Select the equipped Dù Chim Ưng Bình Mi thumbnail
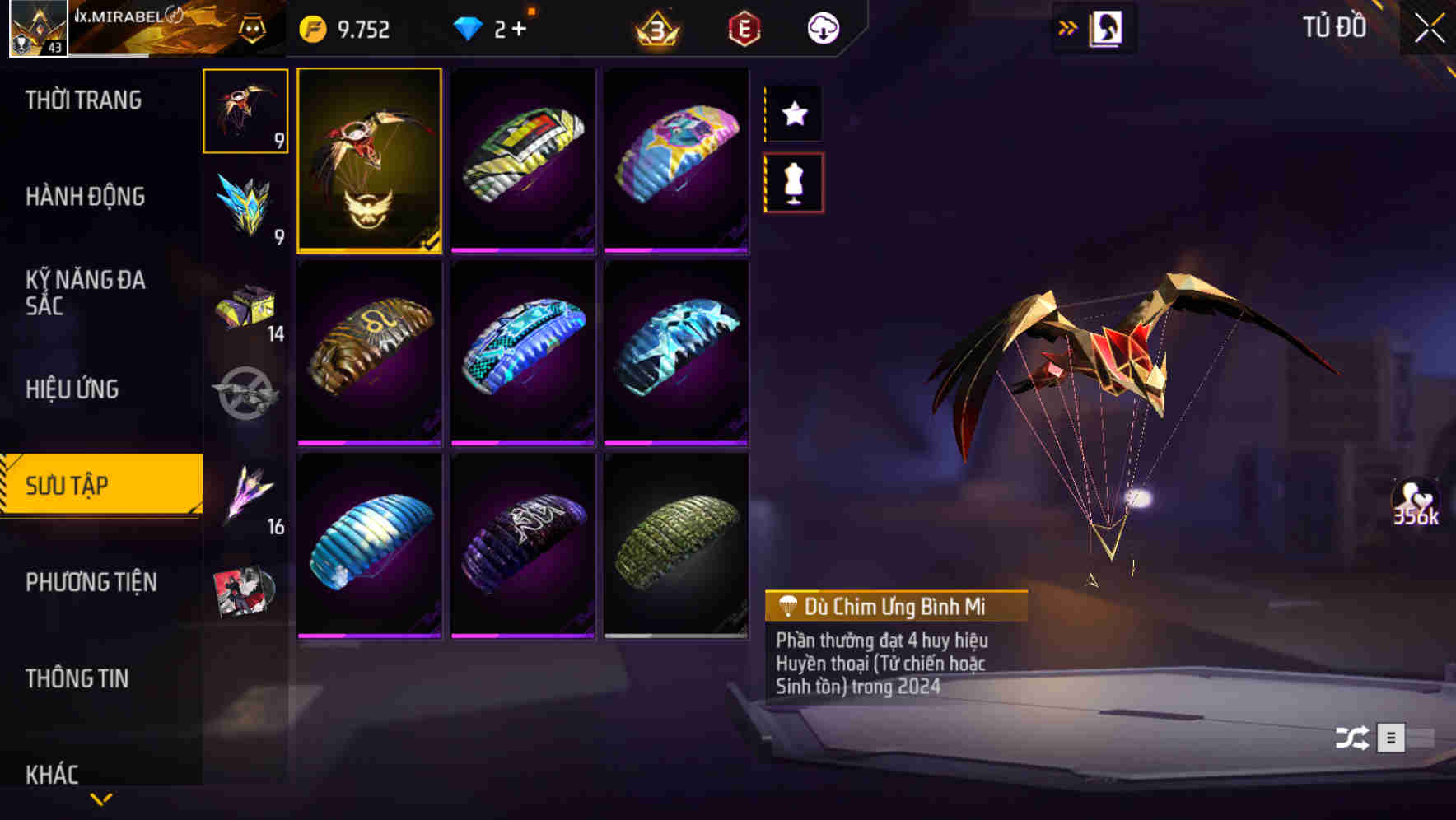This screenshot has height=820, width=1456. 370,161
